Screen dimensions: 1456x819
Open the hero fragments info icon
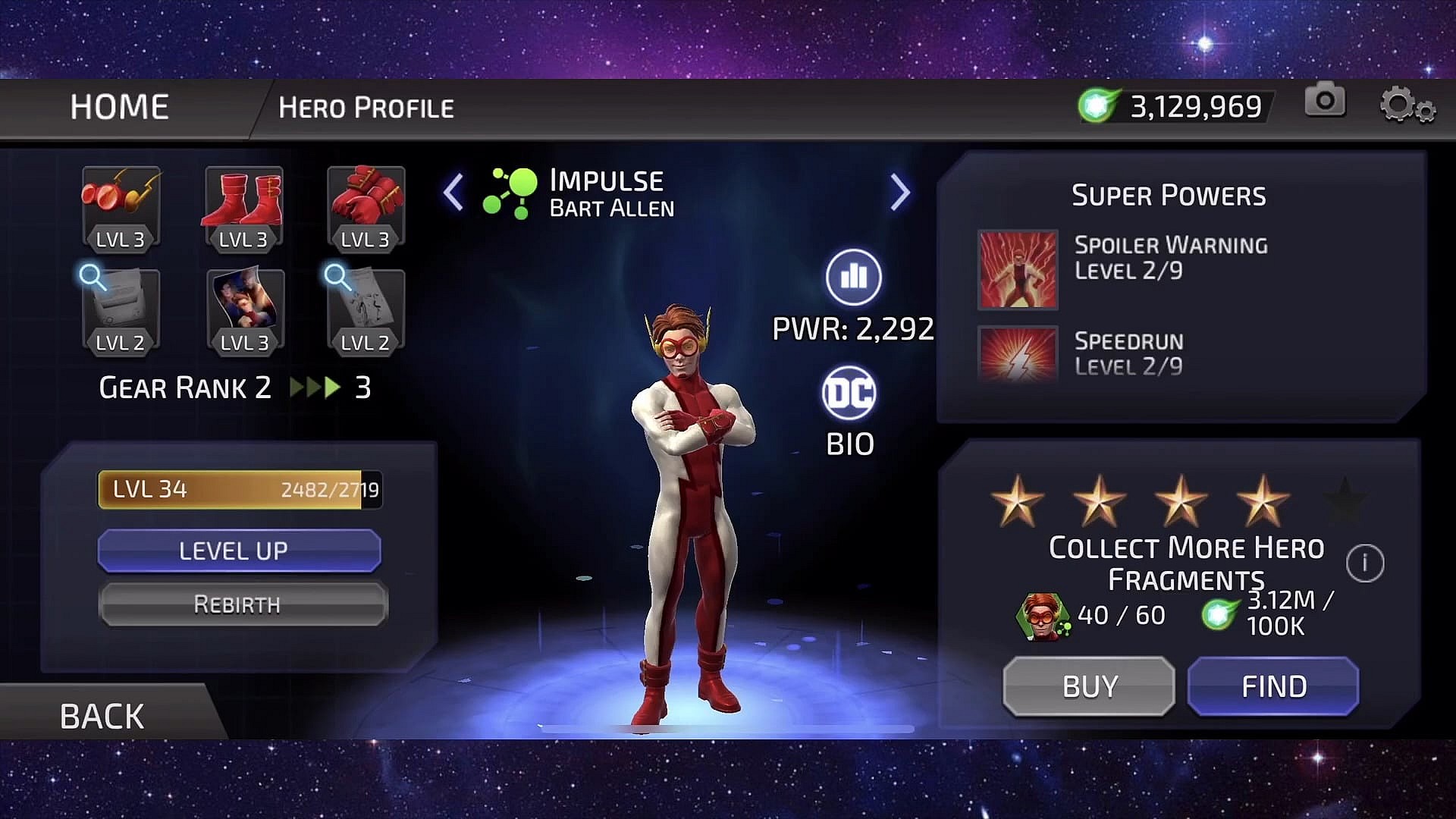click(x=1365, y=563)
